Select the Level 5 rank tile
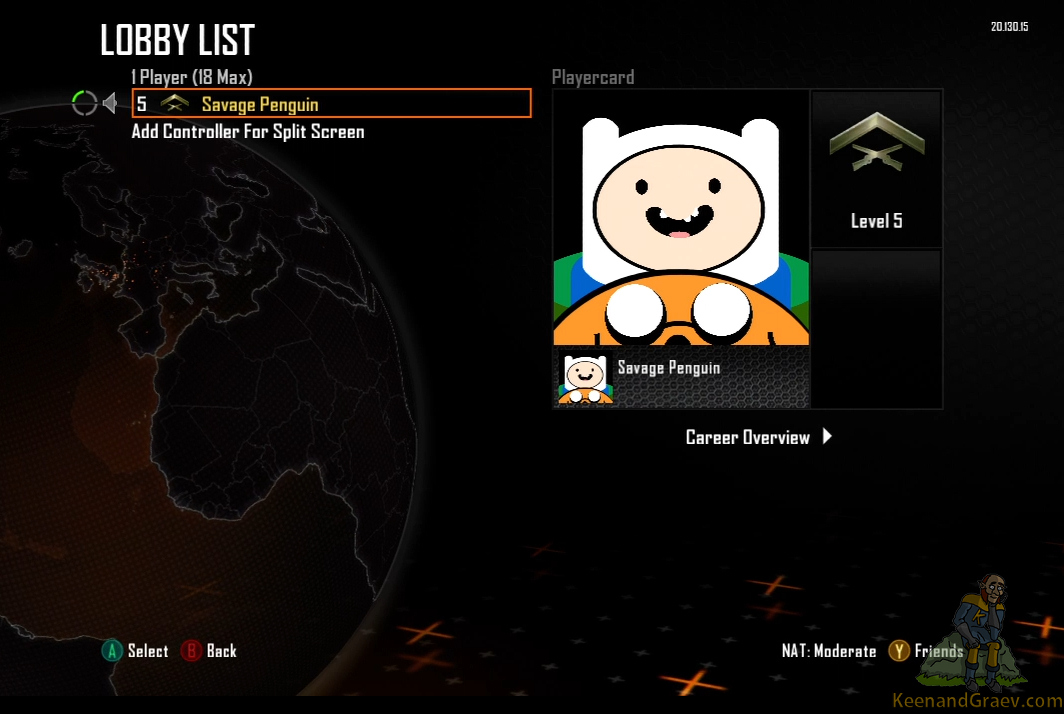This screenshot has height=714, width=1064. point(876,169)
